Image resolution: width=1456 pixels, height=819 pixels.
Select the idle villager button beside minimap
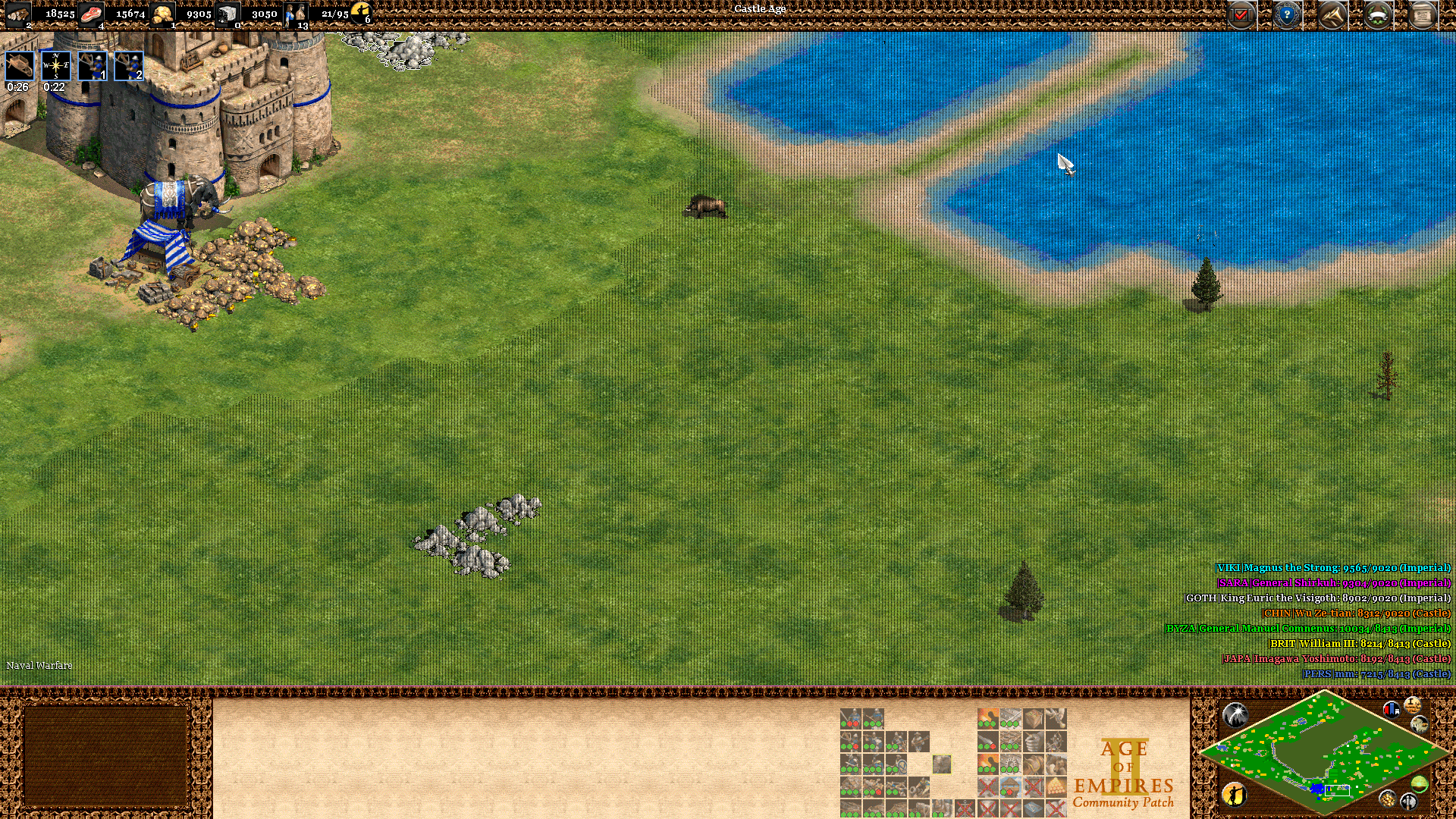tap(1234, 794)
